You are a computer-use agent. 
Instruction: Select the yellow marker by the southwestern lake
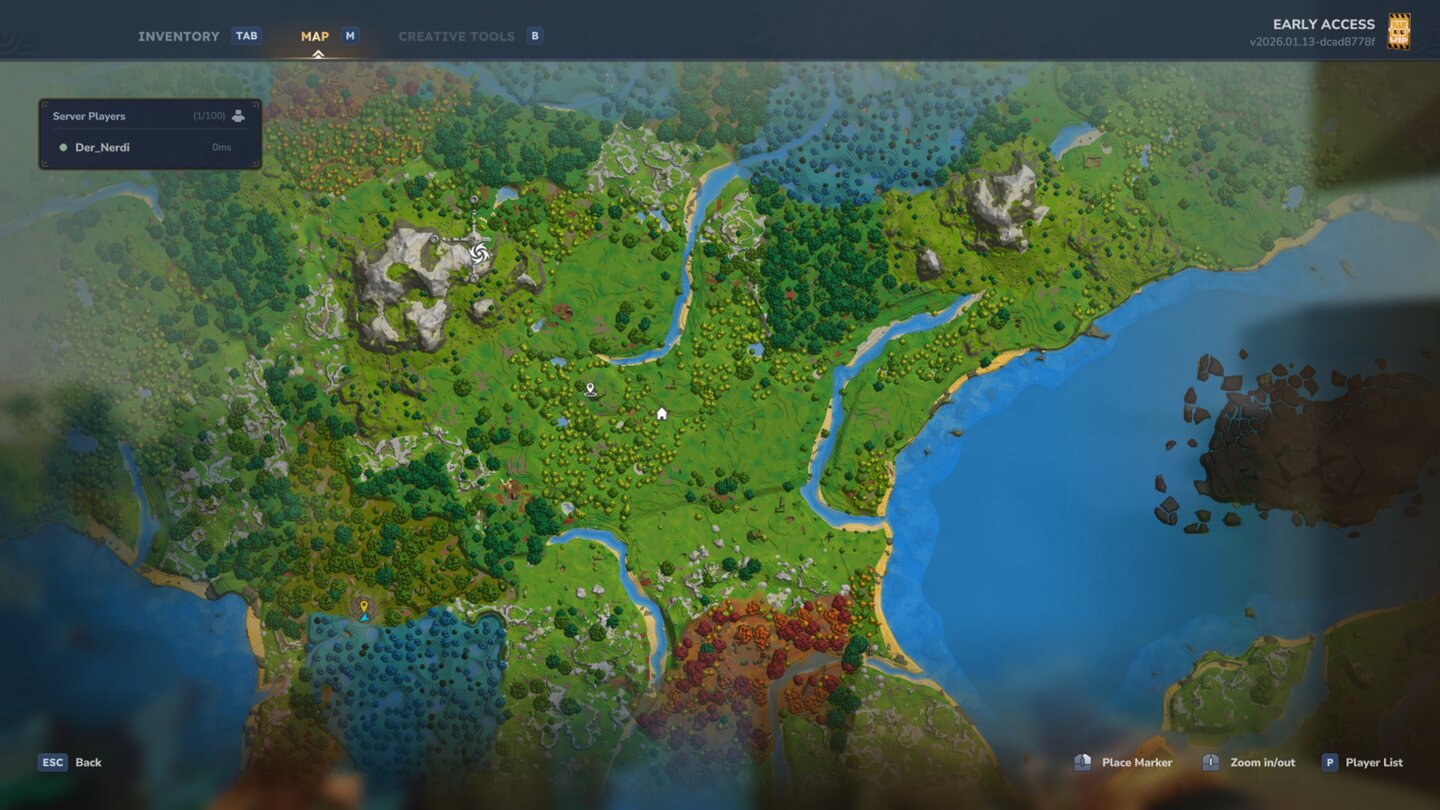point(363,605)
